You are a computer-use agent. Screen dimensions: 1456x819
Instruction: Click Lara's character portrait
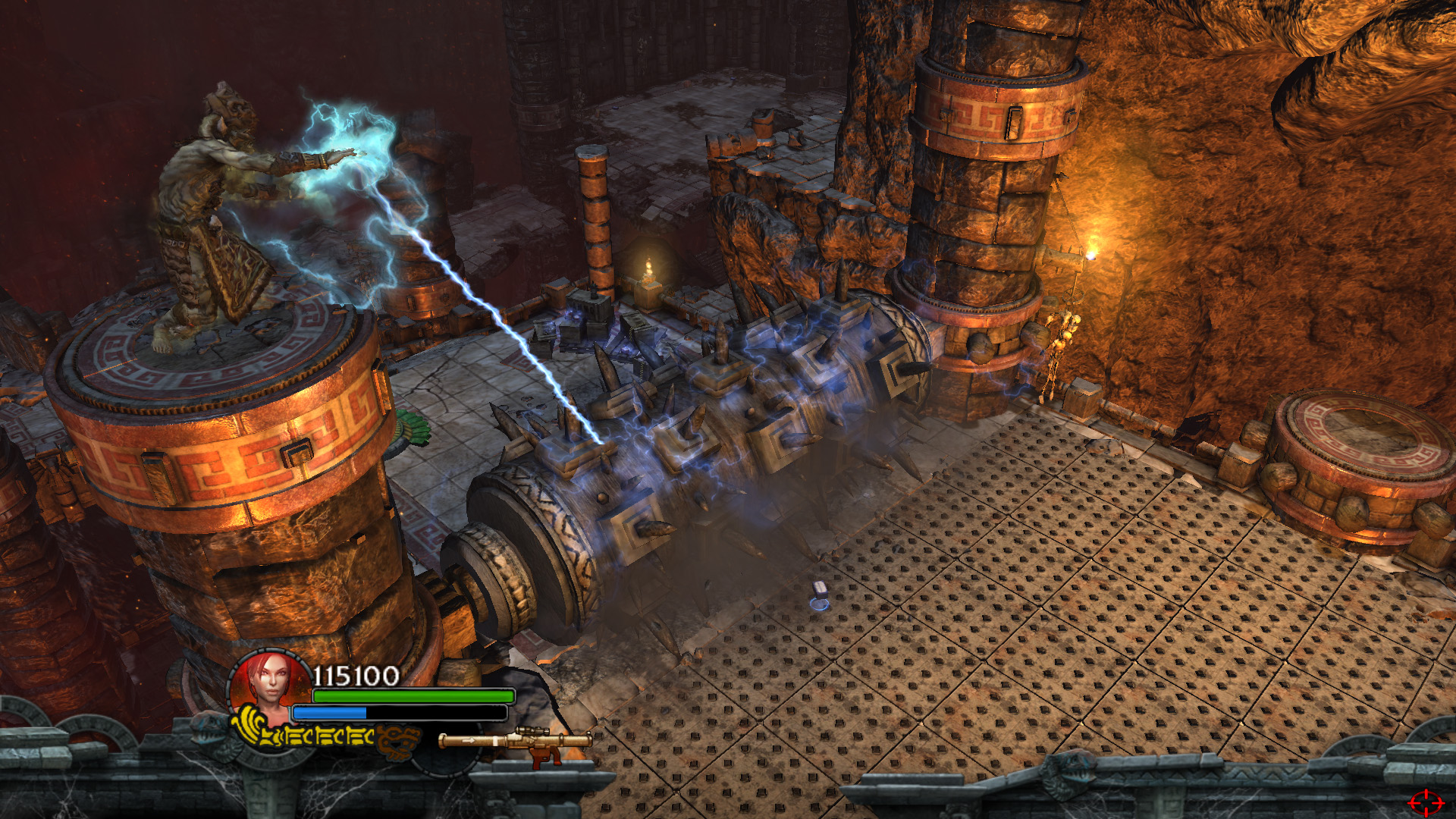point(268,682)
